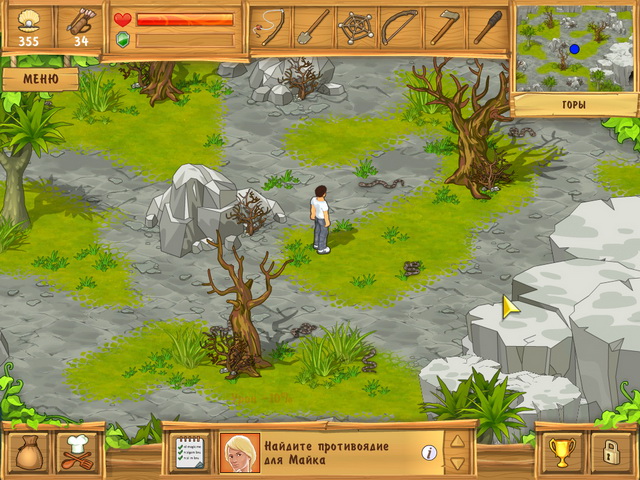640x480 pixels.
Task: Click the quest list down arrow
Action: (457, 464)
